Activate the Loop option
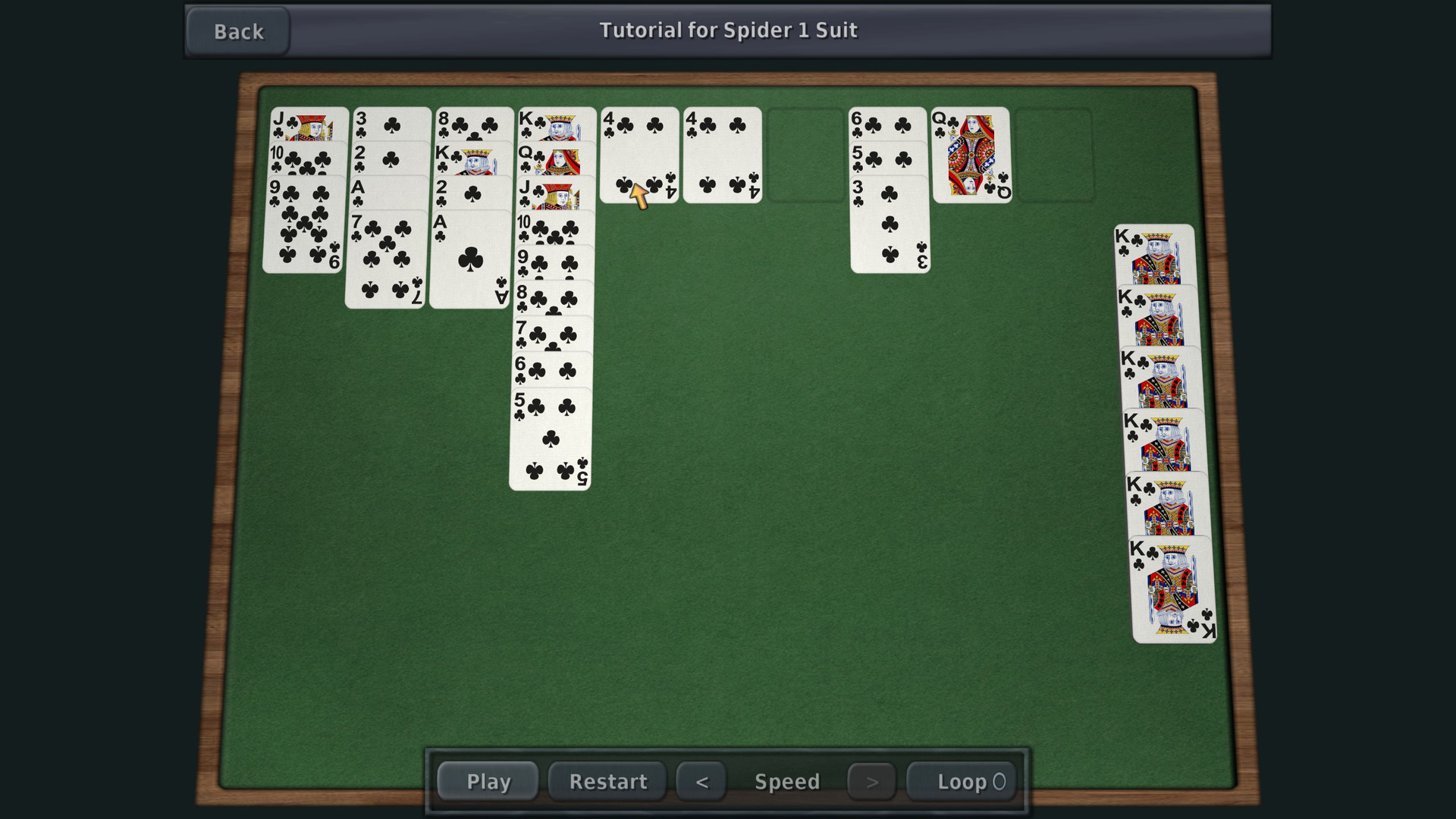This screenshot has width=1456, height=819. (961, 781)
